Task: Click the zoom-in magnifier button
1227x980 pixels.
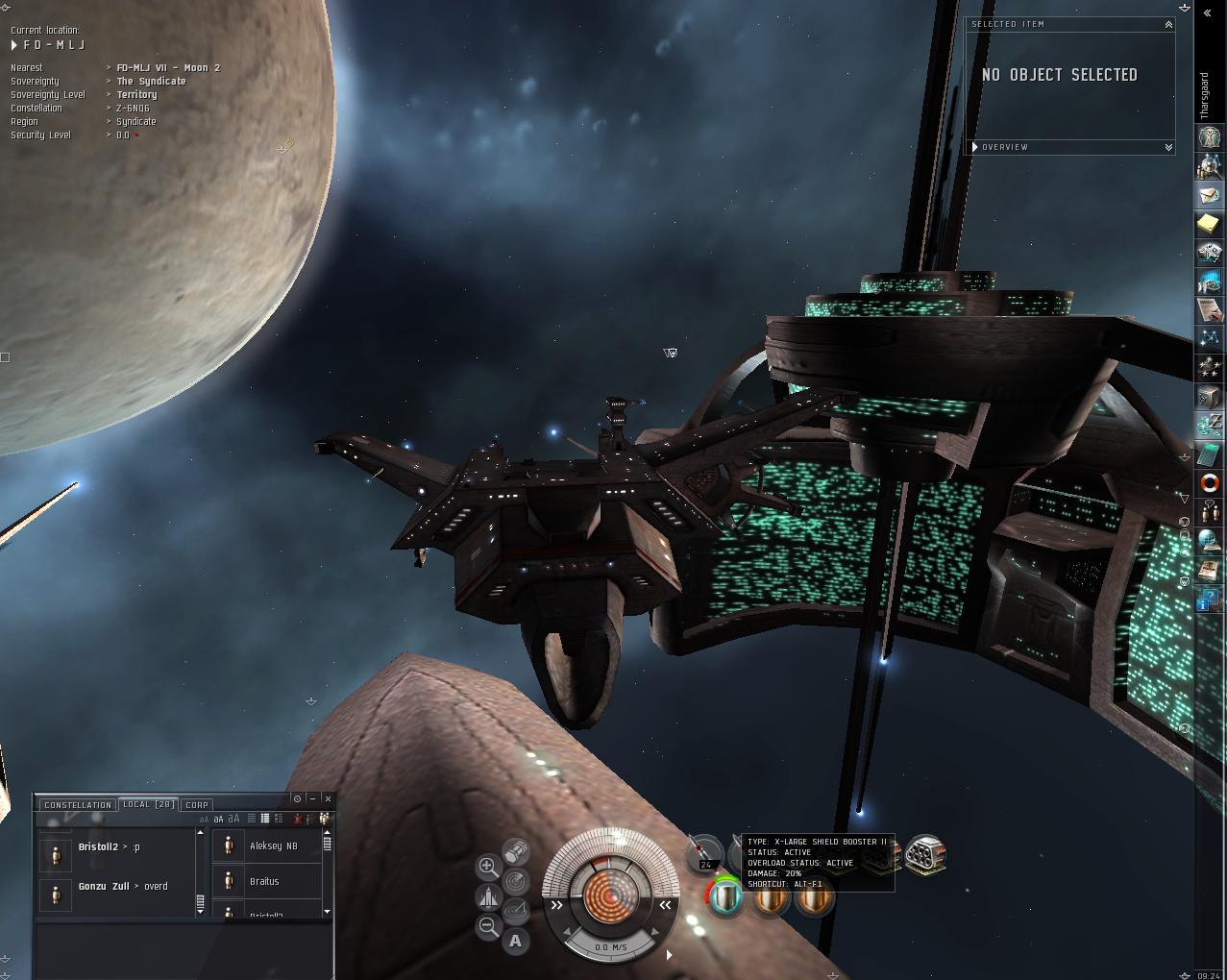Action: tap(488, 868)
